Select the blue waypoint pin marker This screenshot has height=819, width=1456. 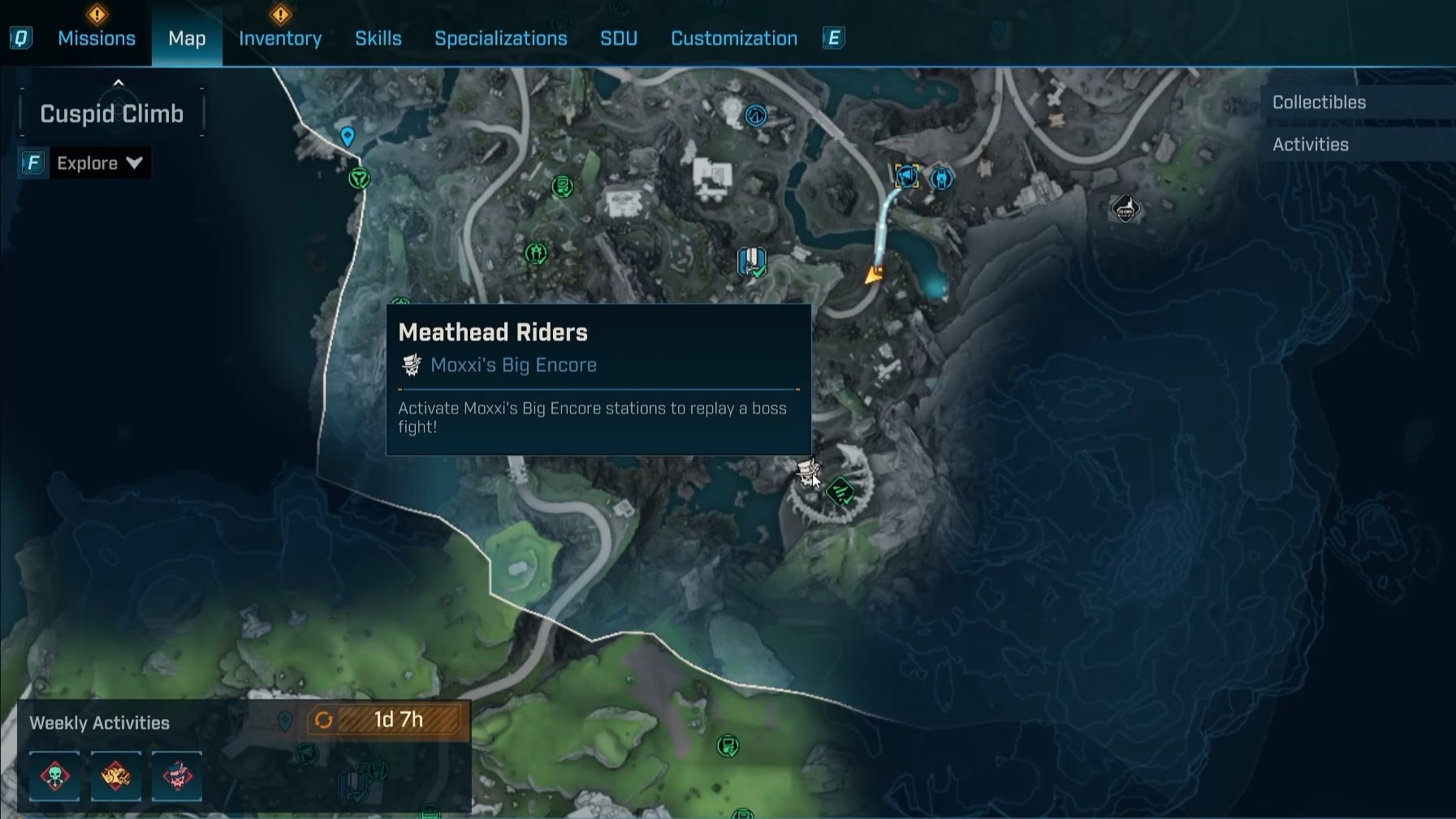[x=348, y=136]
